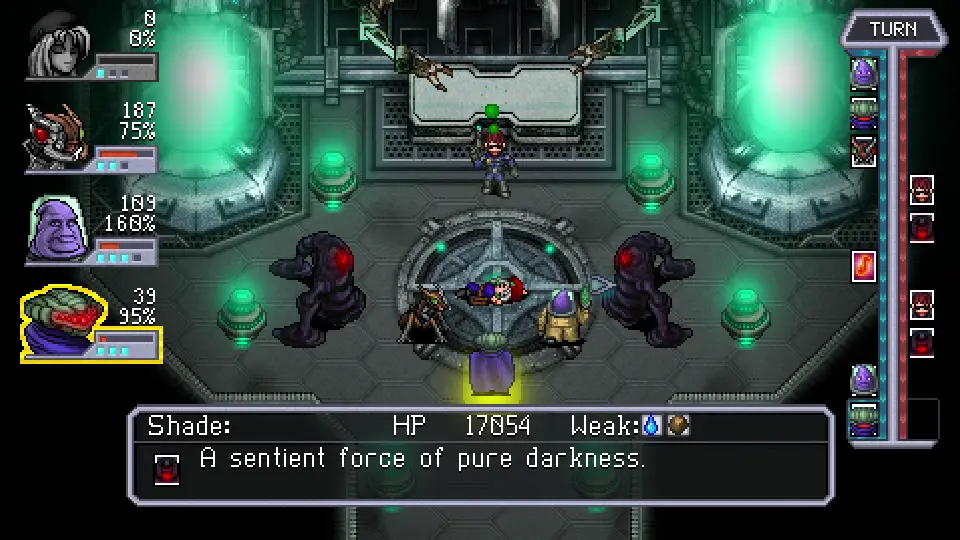Screen dimensions: 960x540
Task: Select the highlighted green alien party portrait
Action: click(58, 323)
